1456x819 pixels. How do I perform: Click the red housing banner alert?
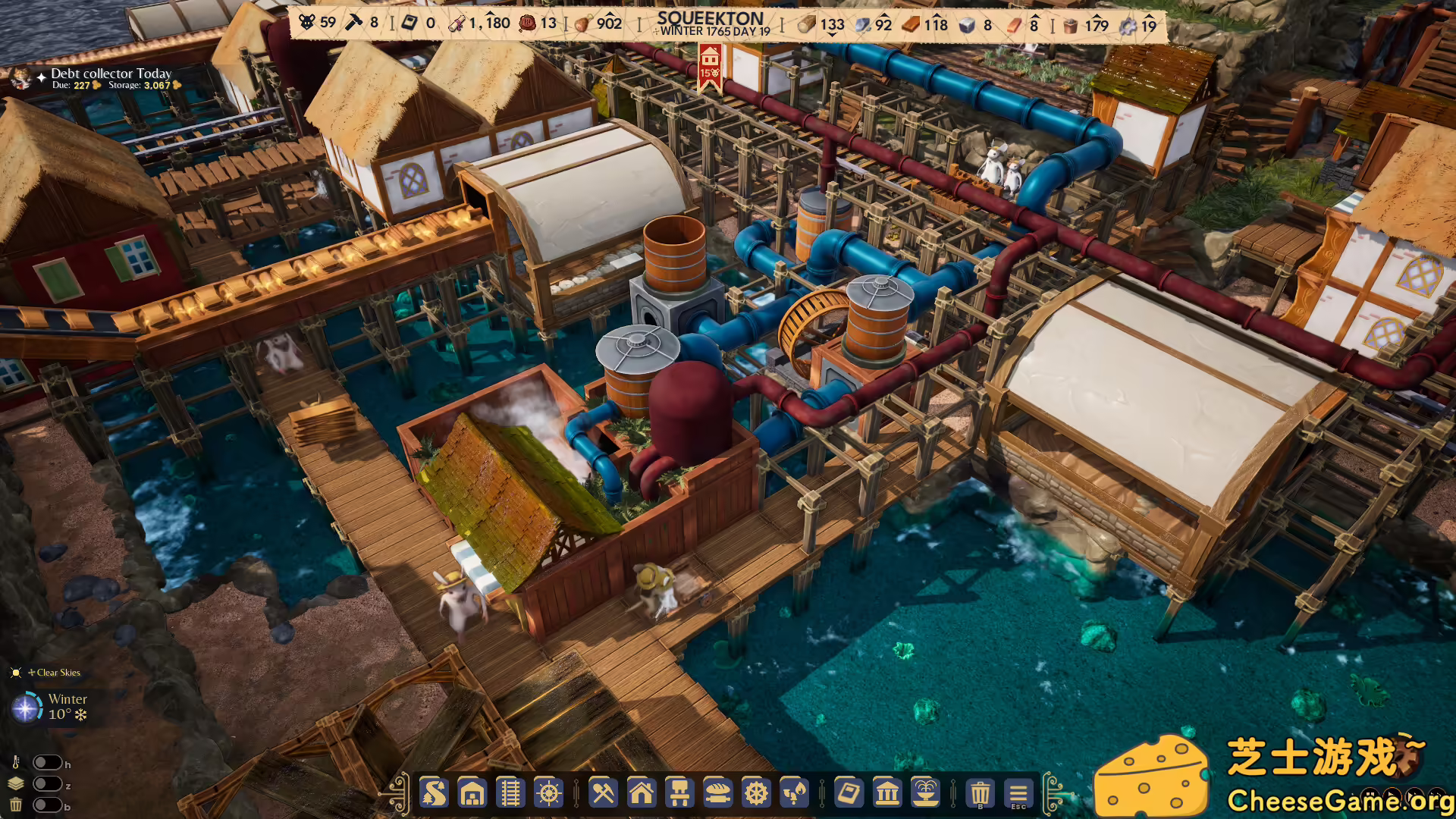coord(710,65)
